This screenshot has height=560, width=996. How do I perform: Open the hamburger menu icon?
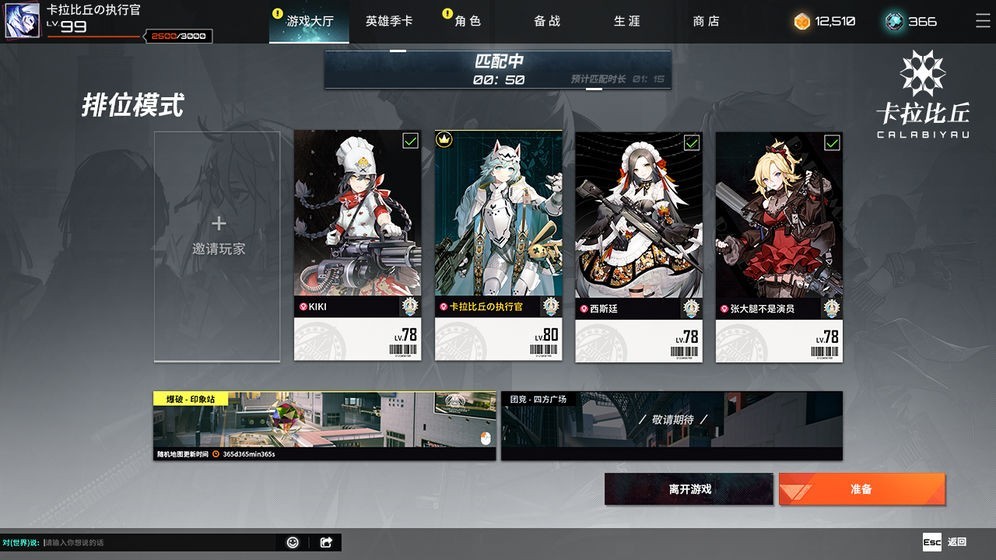click(x=982, y=21)
